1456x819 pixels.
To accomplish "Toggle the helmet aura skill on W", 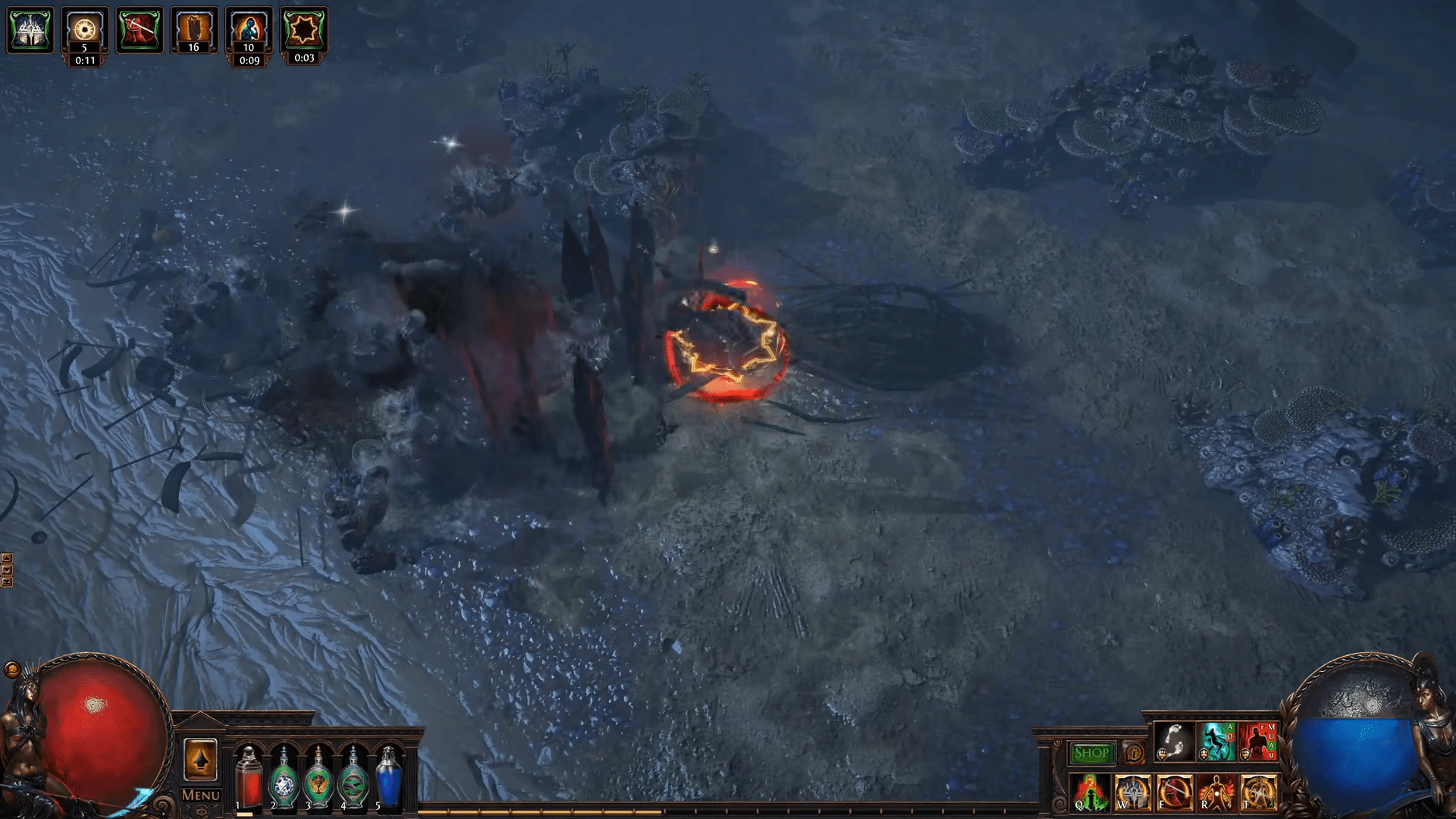I will [1133, 792].
